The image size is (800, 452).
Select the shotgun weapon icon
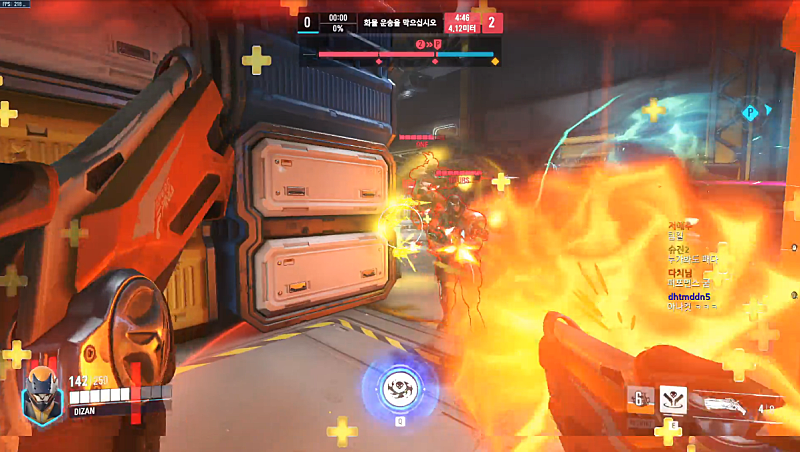tap(726, 403)
